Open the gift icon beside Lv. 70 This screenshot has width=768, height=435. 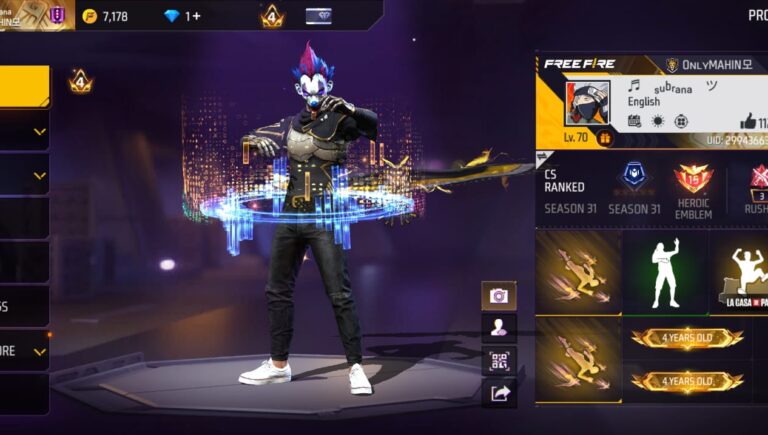pyautogui.click(x=605, y=138)
